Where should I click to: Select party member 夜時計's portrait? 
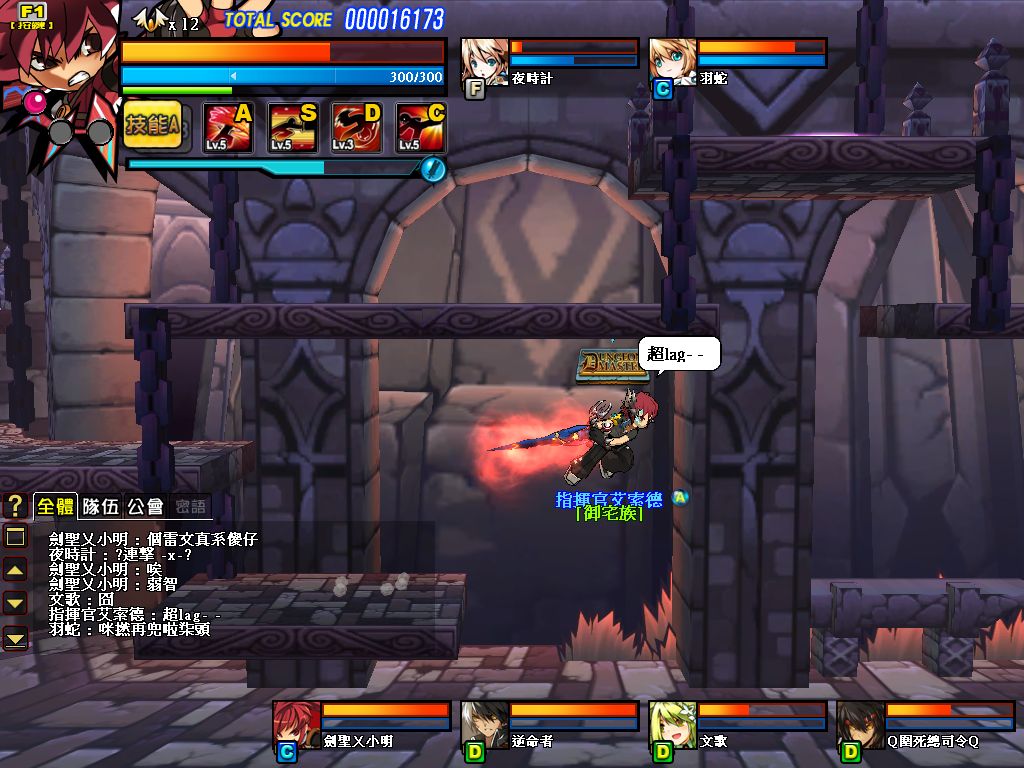pyautogui.click(x=484, y=63)
